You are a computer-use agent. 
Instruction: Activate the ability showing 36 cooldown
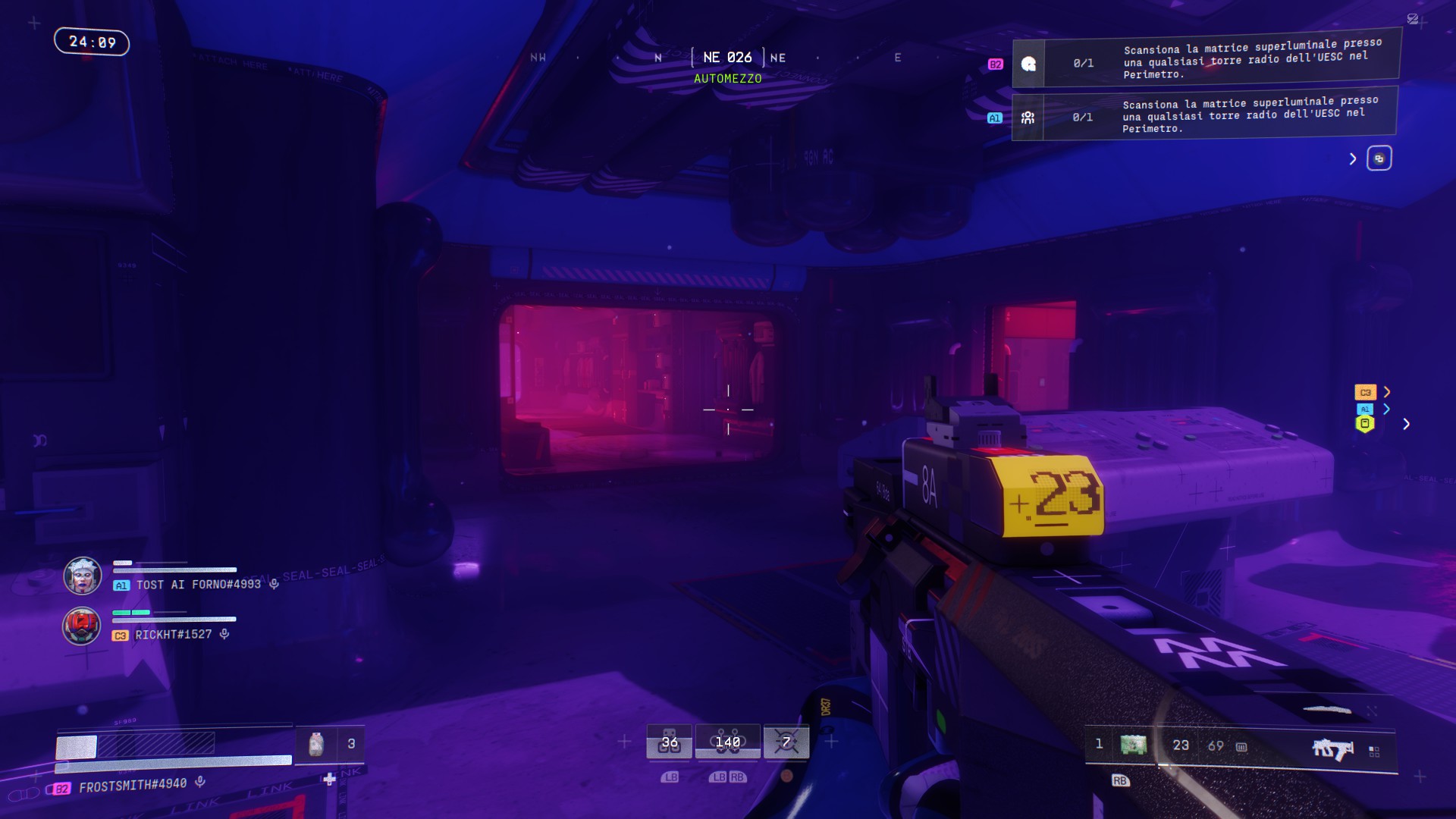(669, 742)
